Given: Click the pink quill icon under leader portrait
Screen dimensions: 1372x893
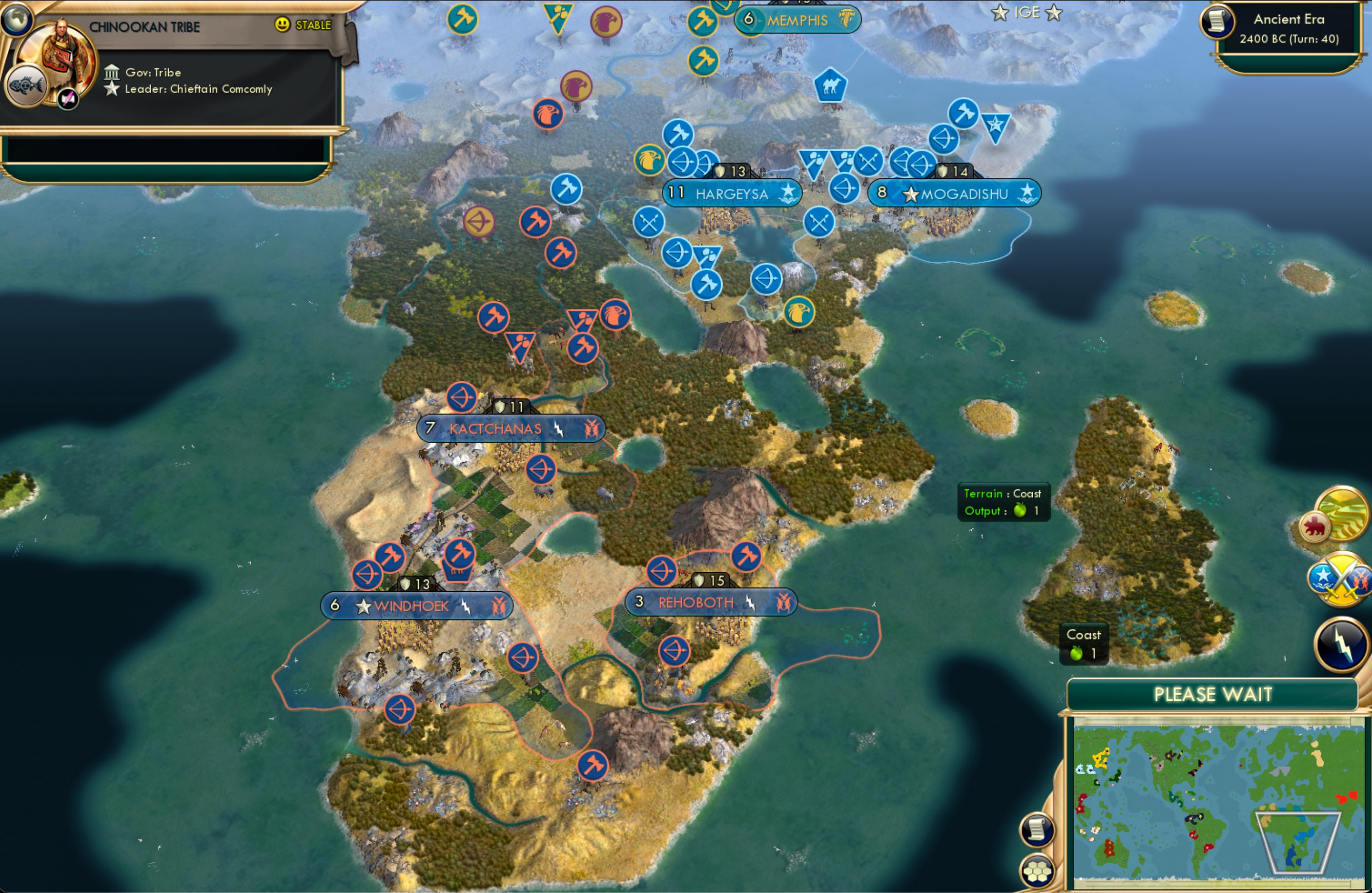Looking at the screenshot, I should point(67,98).
